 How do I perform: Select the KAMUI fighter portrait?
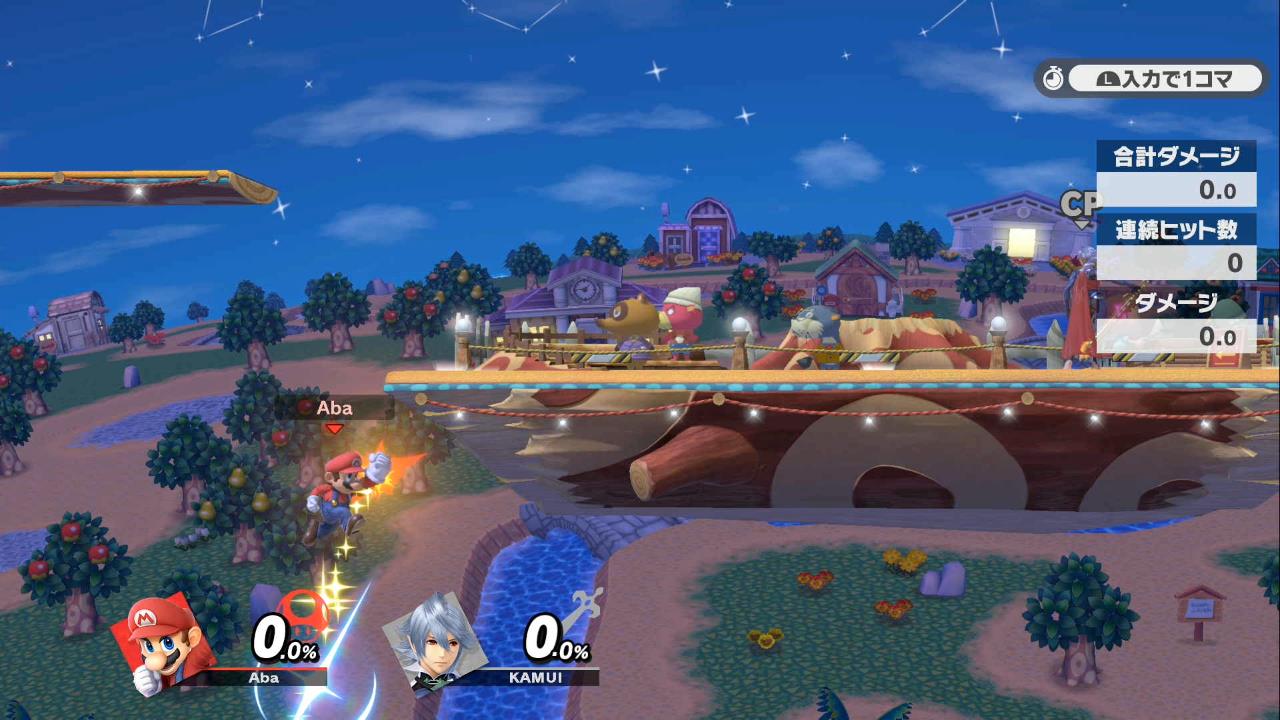(435, 638)
